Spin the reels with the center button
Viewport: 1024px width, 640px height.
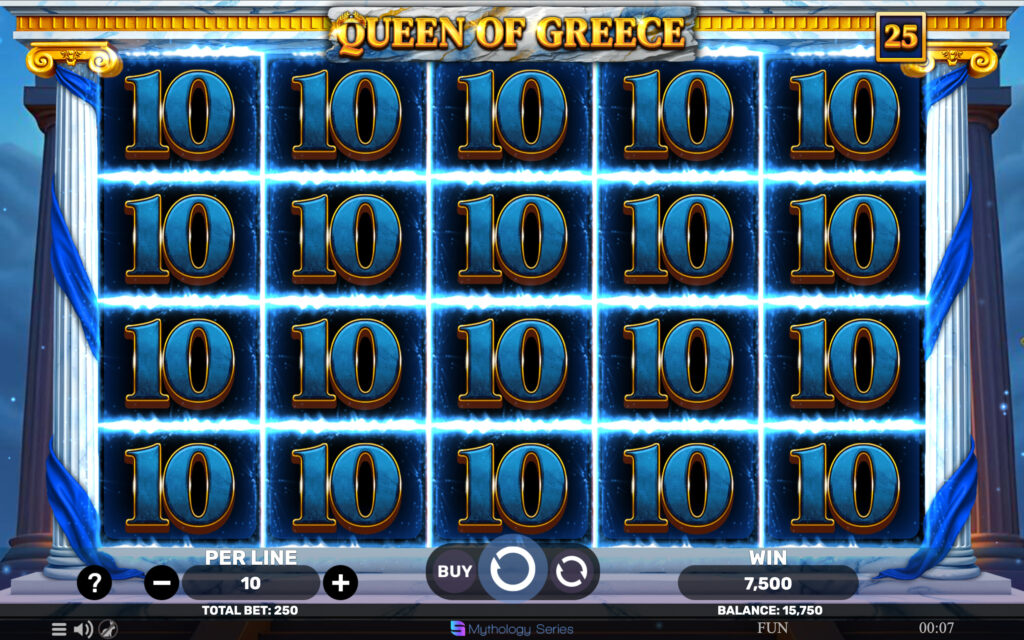[x=513, y=570]
